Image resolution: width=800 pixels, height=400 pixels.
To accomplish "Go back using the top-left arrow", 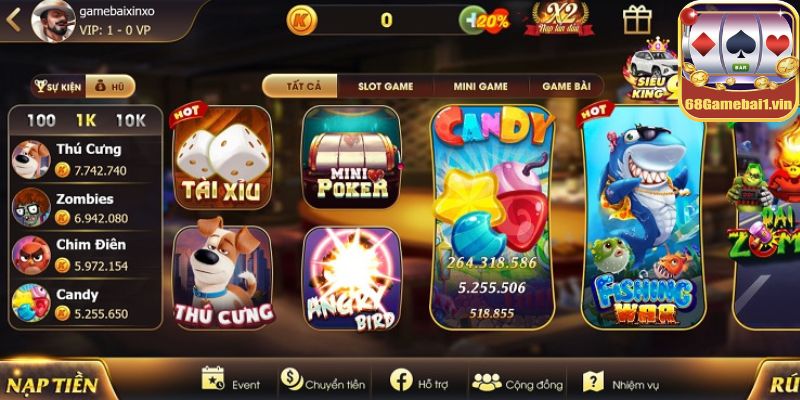I will 13,21.
